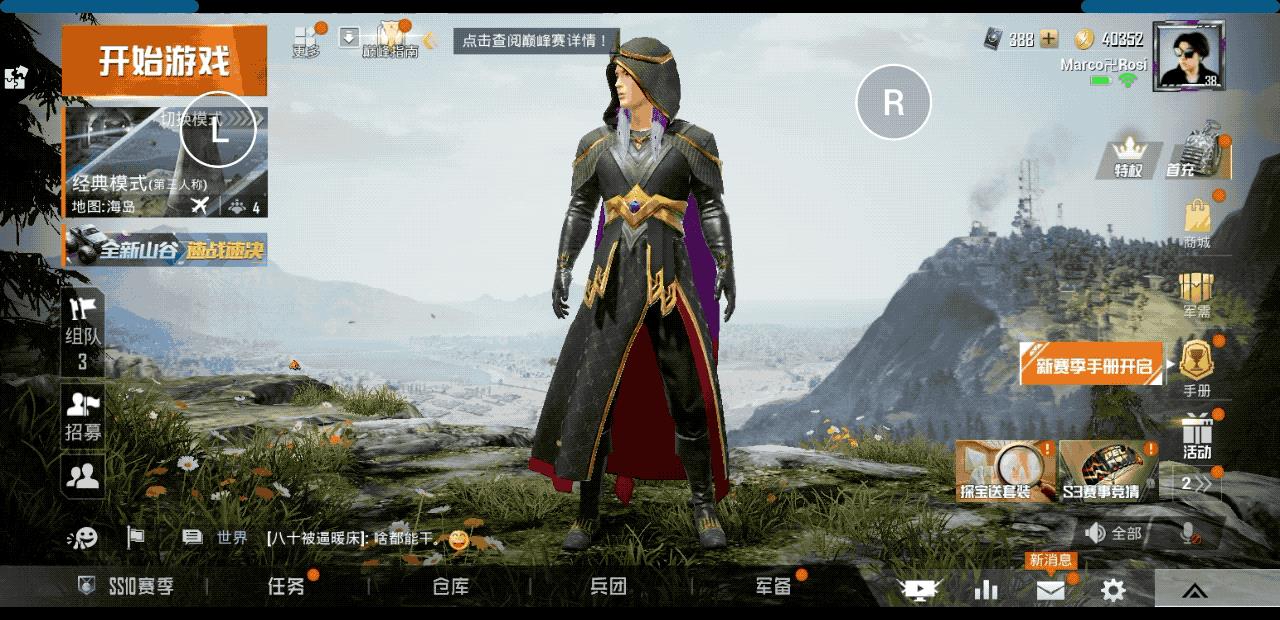
Task: Open the 军需 supply crate
Action: point(1197,294)
